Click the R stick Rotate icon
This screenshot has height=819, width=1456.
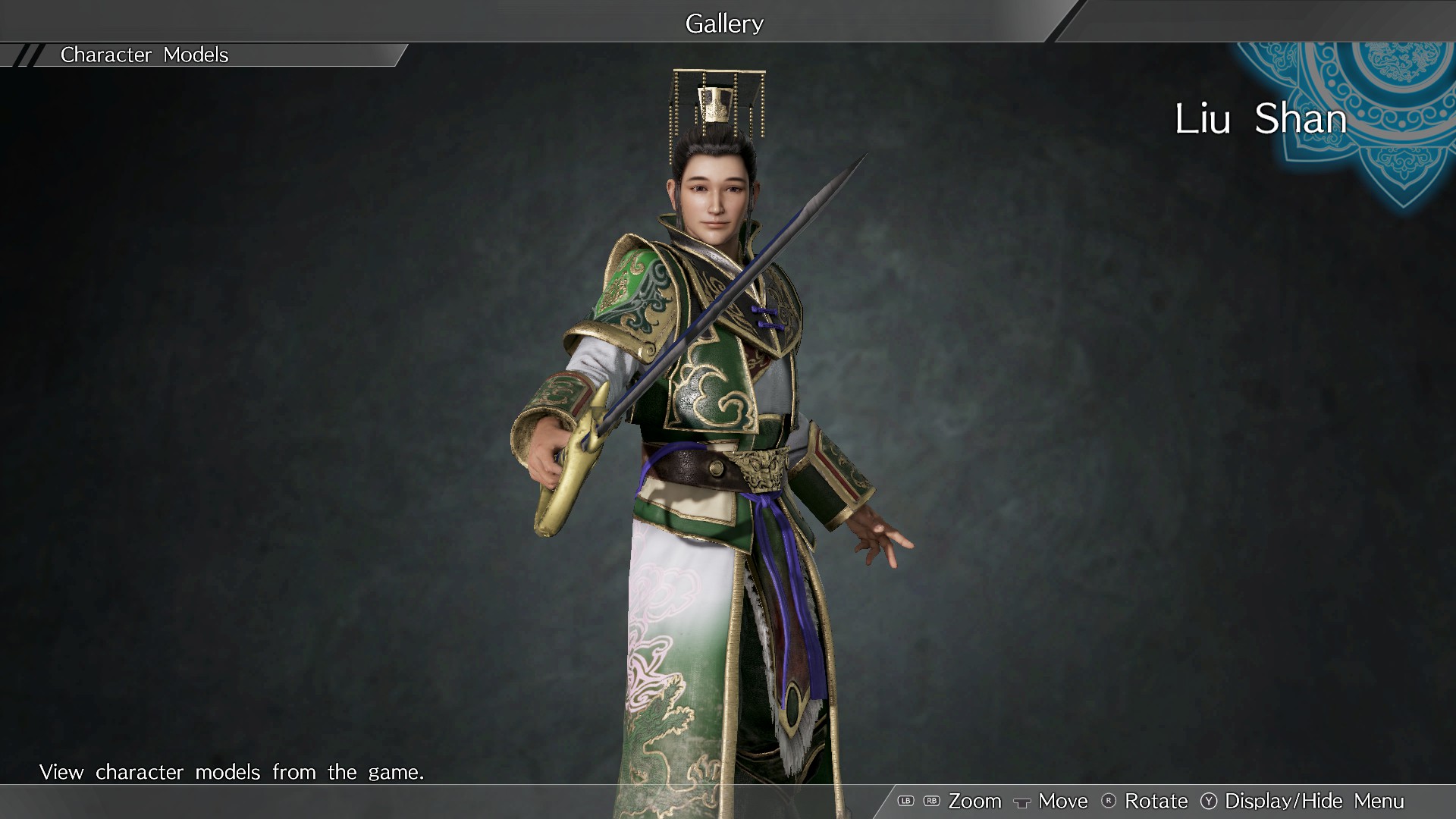point(1110,801)
